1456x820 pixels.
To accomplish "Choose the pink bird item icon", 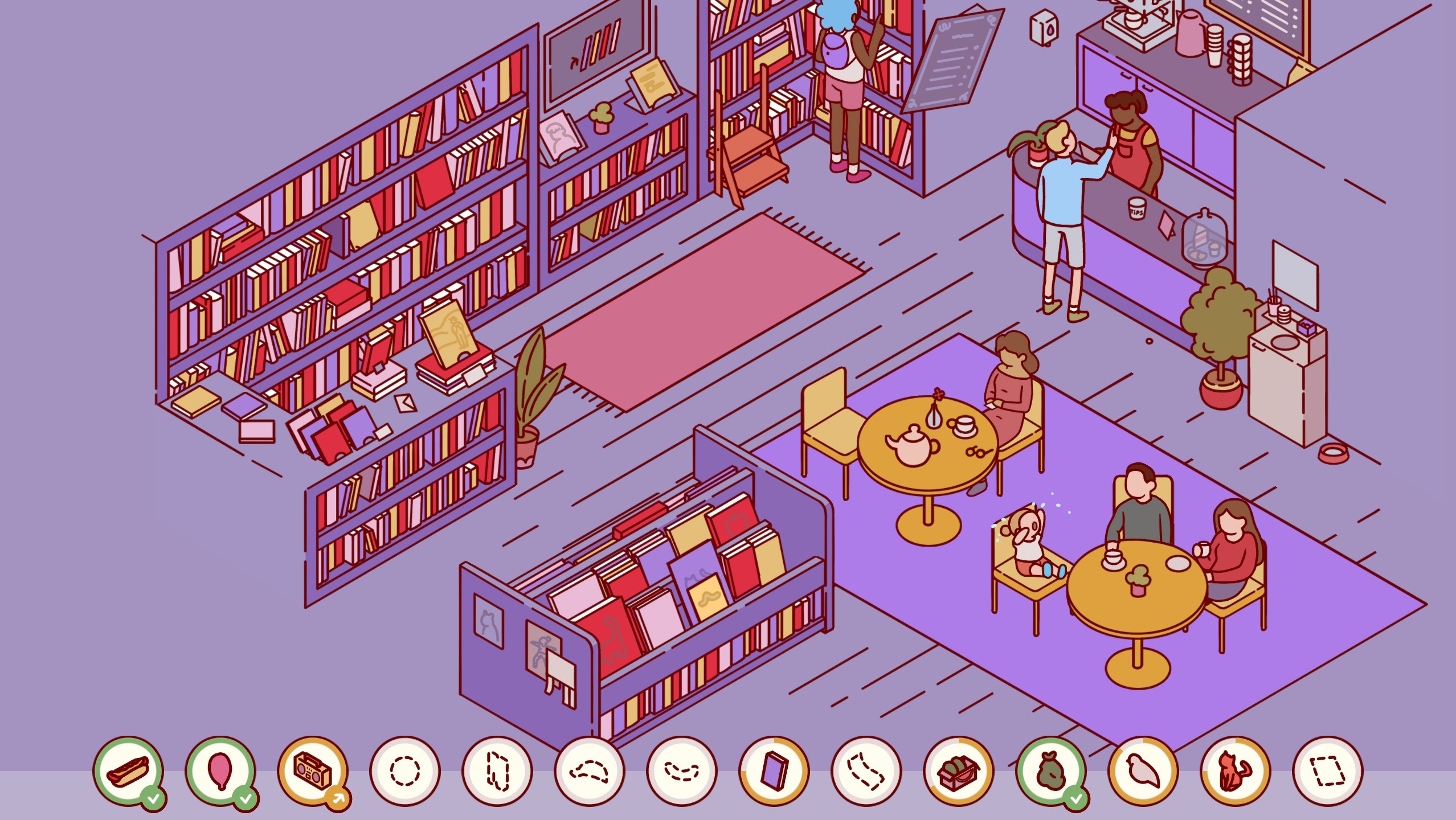I will [1143, 771].
